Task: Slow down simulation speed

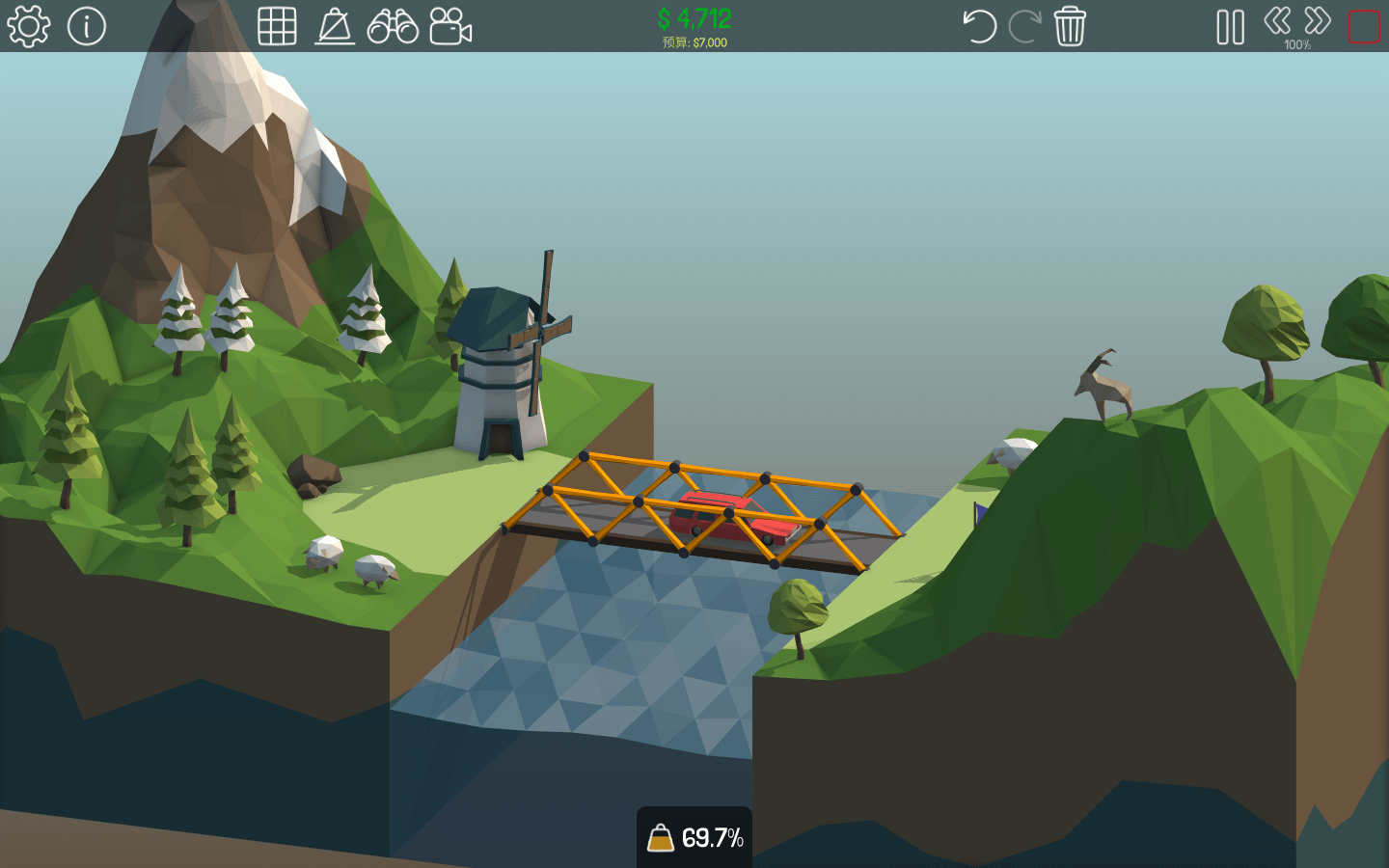Action: (1277, 20)
